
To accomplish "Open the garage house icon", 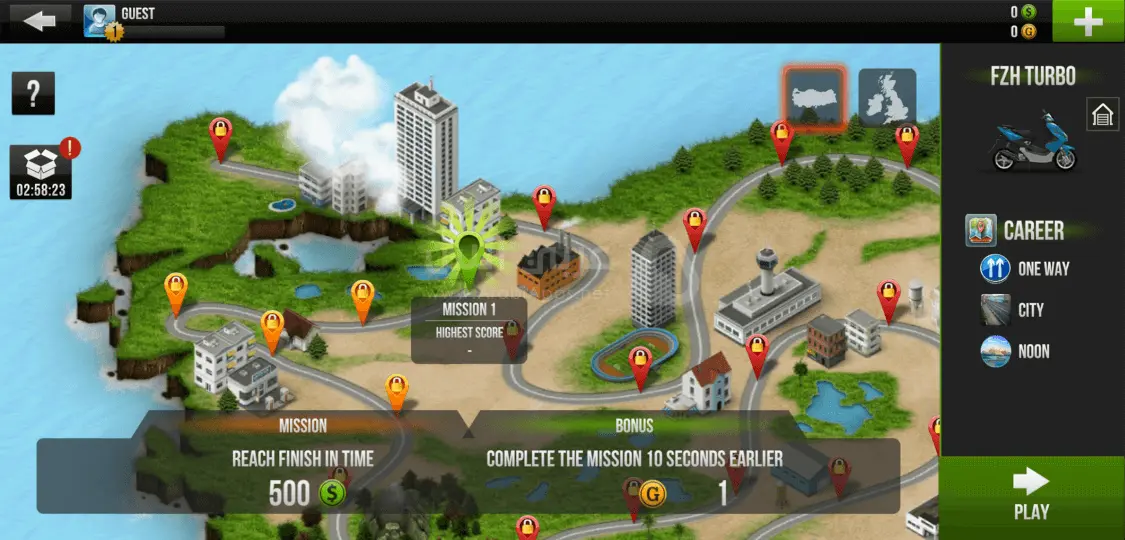I will 1102,115.
